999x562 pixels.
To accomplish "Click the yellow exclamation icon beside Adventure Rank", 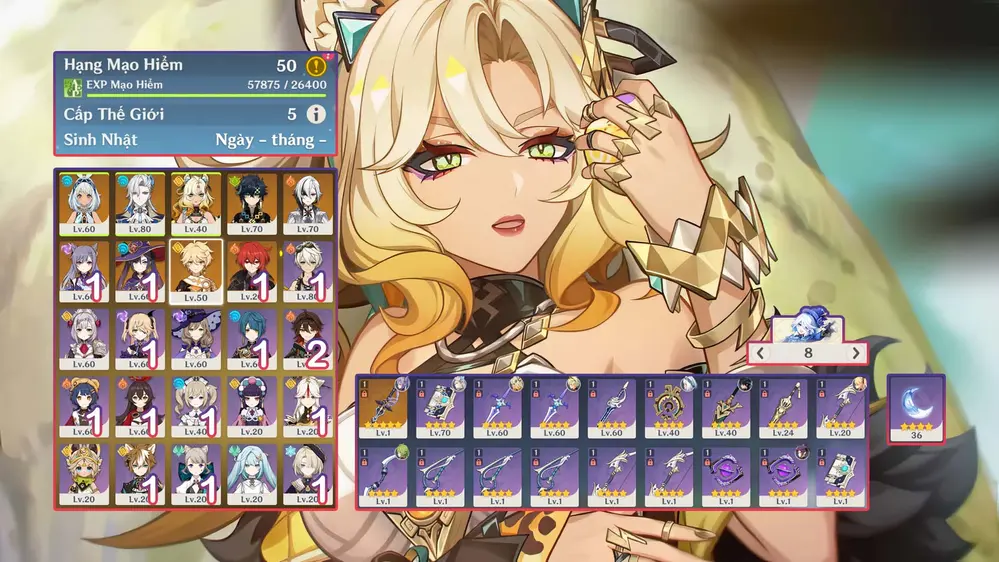I will click(316, 67).
